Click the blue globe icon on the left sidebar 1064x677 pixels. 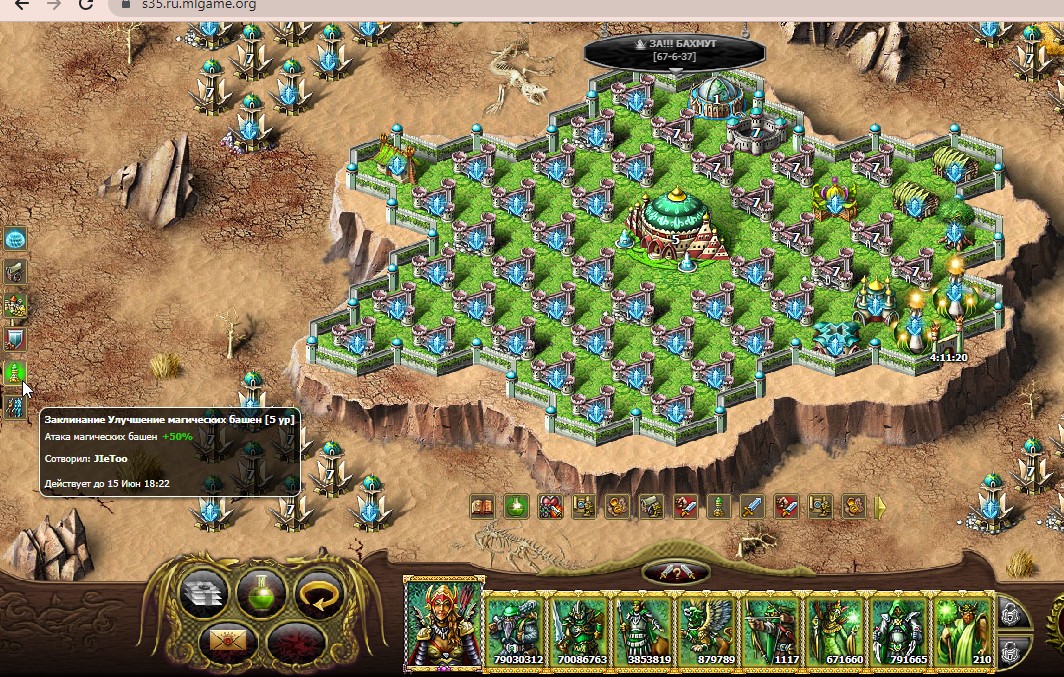[x=15, y=239]
